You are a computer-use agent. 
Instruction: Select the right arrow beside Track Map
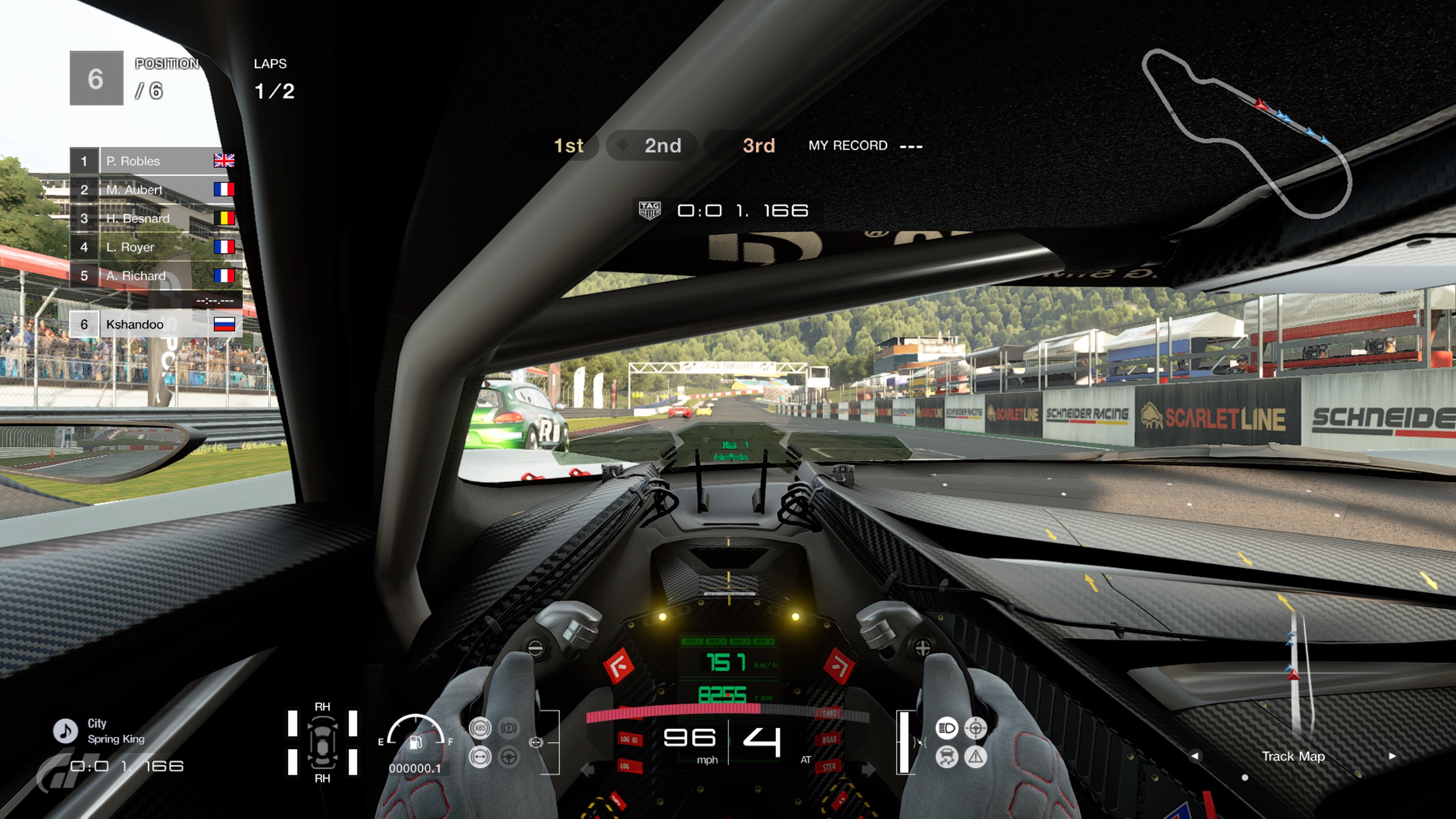pos(1392,756)
